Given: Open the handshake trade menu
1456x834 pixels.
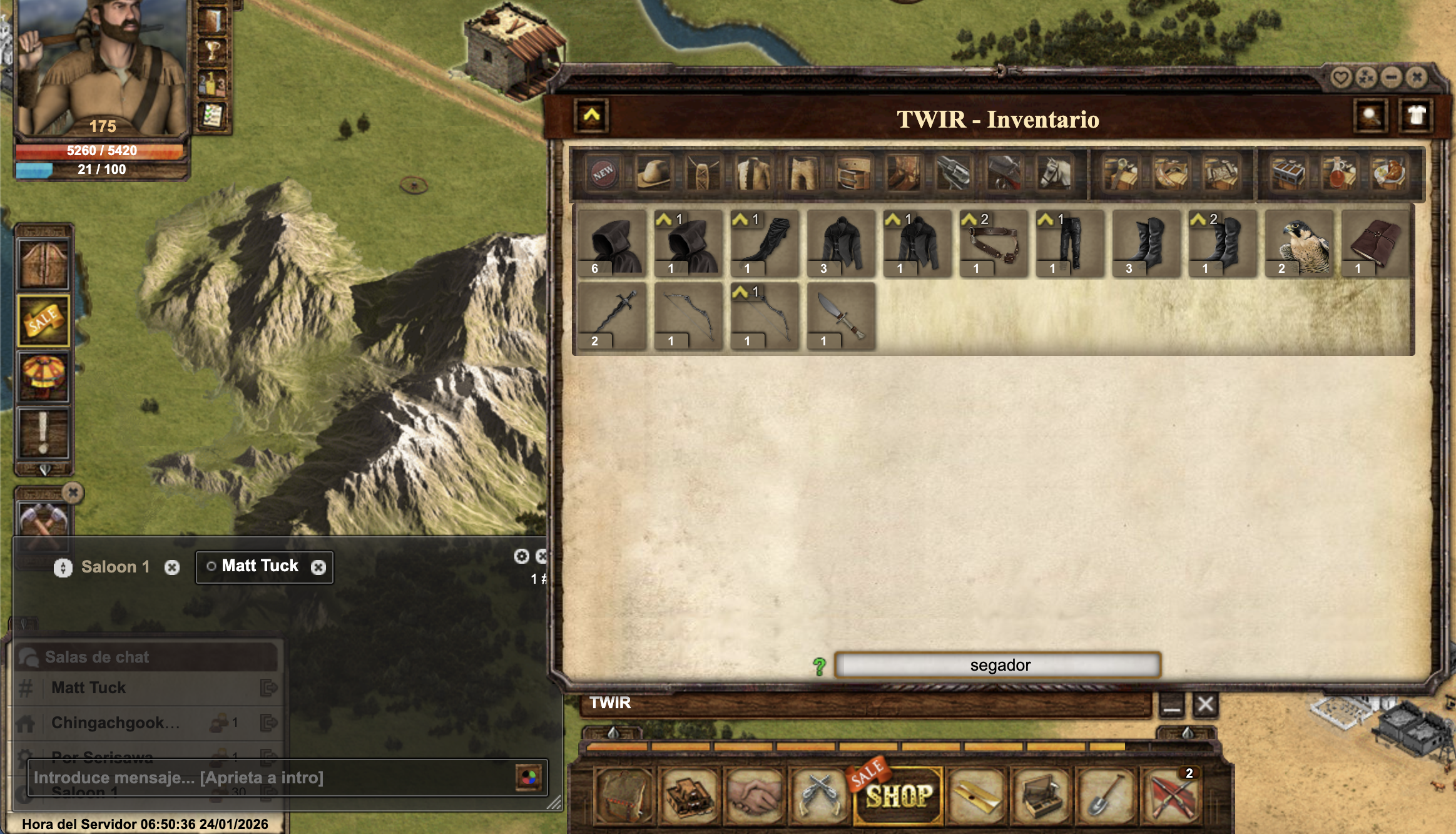Looking at the screenshot, I should click(x=754, y=795).
